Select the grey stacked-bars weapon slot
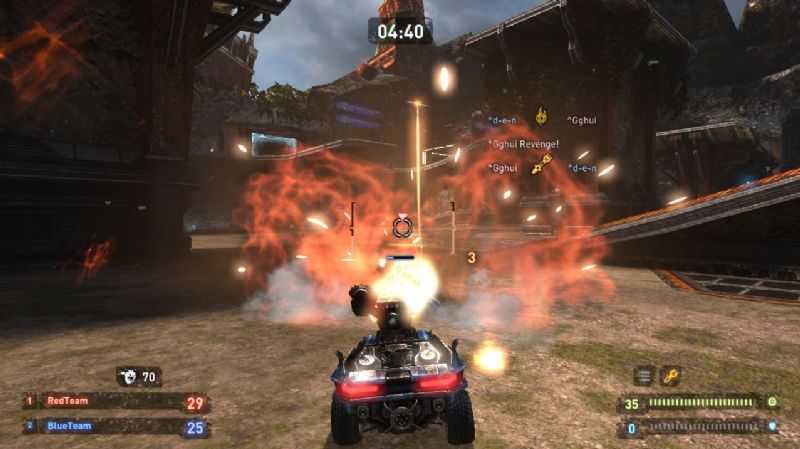Image resolution: width=800 pixels, height=449 pixels. point(645,376)
